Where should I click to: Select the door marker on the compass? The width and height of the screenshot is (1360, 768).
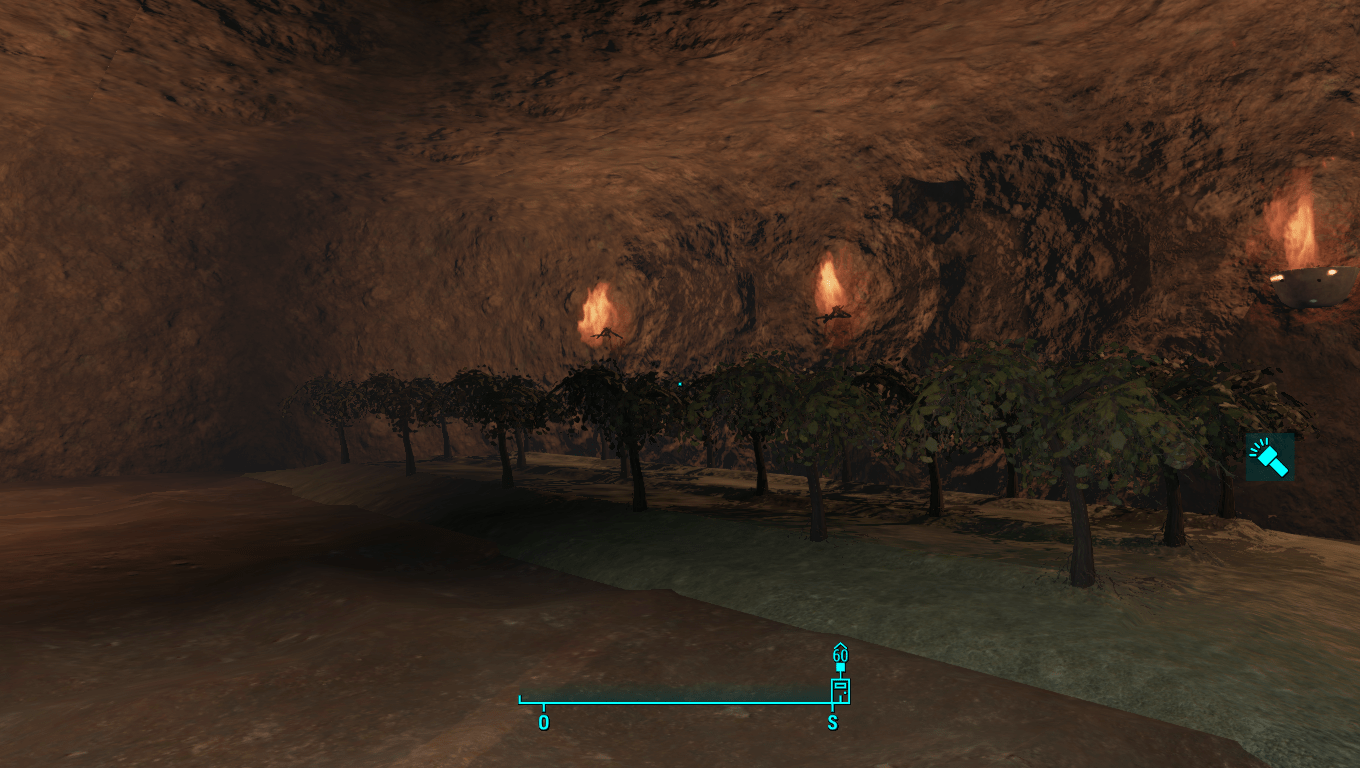point(840,690)
